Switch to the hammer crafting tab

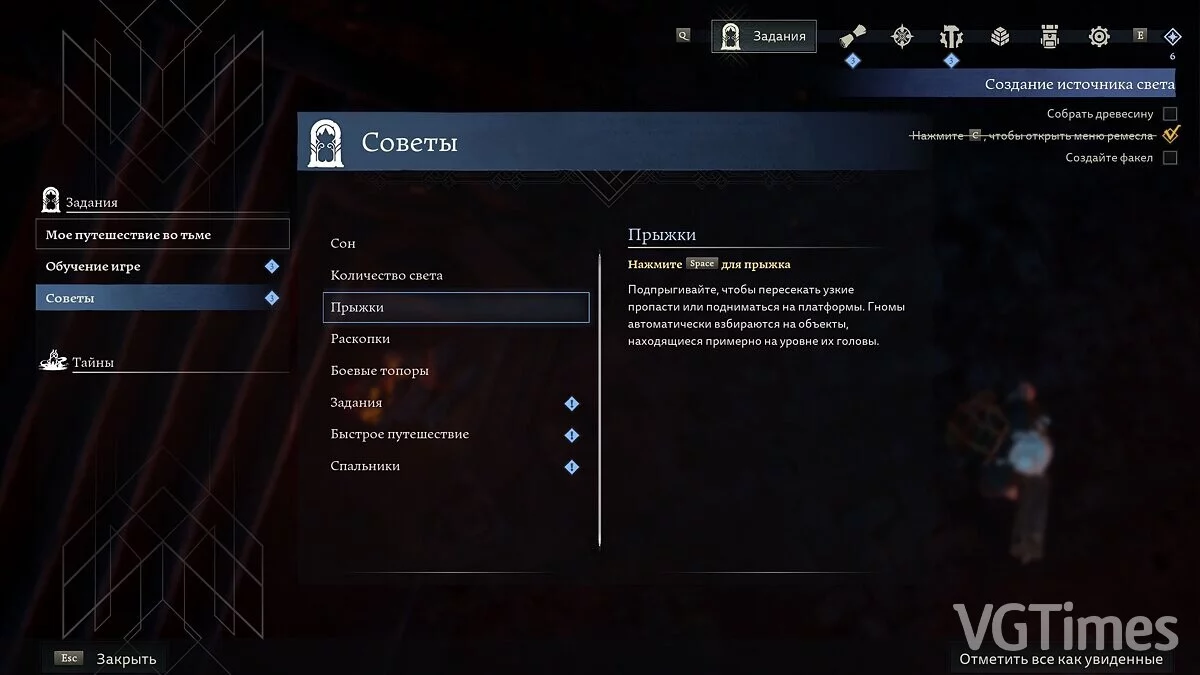tap(950, 37)
